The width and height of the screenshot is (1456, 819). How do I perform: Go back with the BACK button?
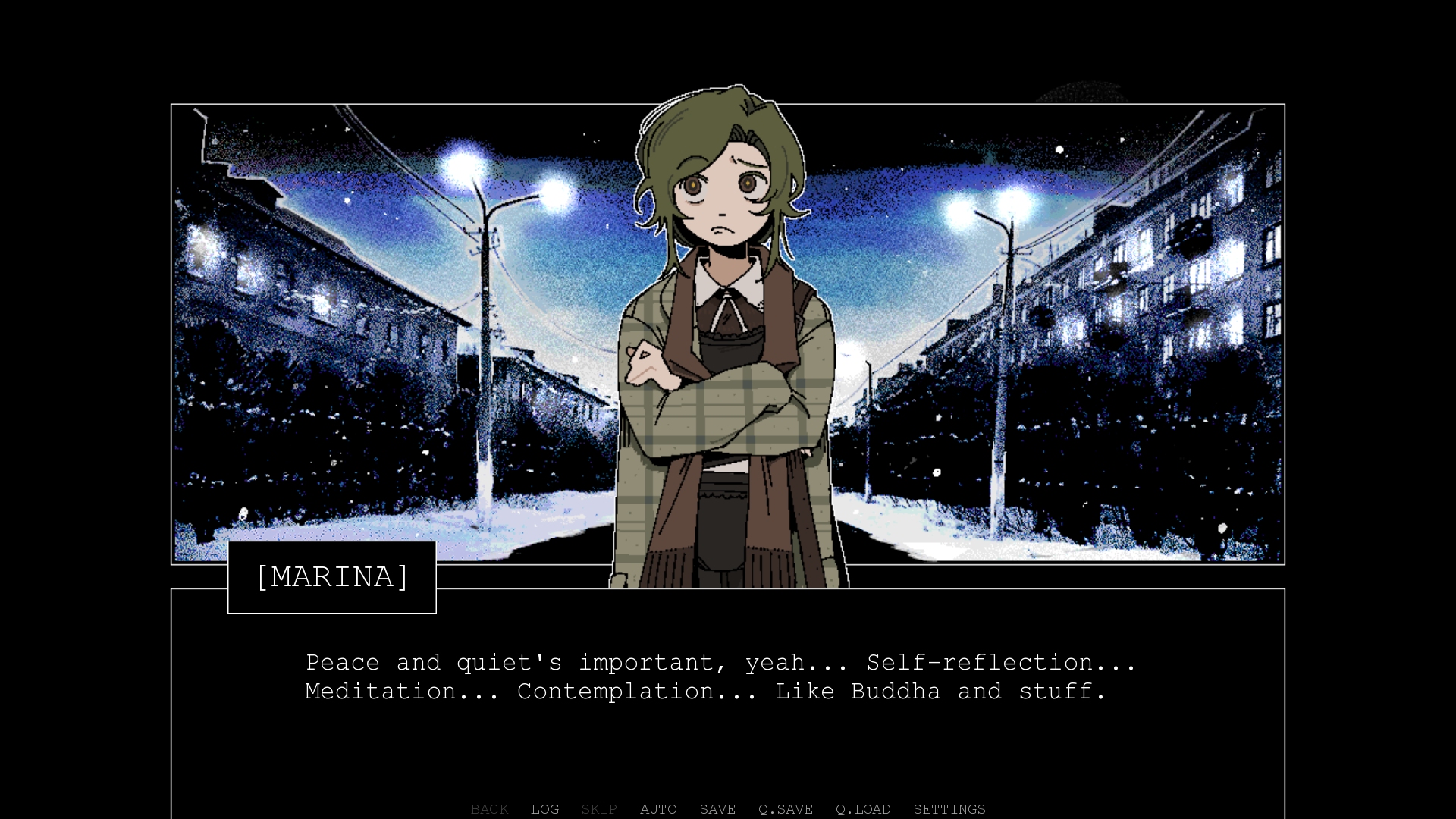pyautogui.click(x=489, y=809)
